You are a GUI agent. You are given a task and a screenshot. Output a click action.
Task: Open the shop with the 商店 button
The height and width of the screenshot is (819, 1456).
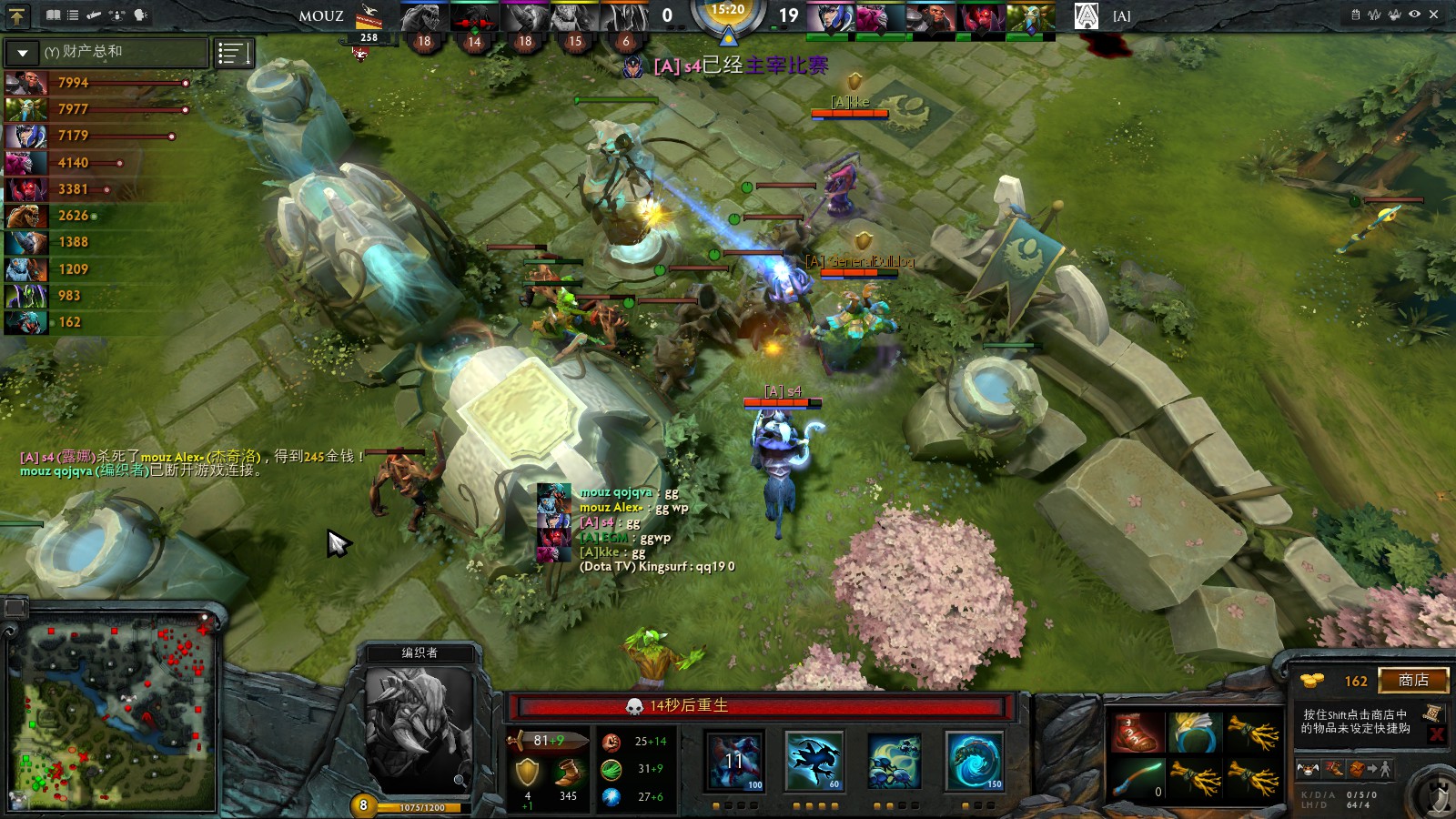click(x=1412, y=681)
